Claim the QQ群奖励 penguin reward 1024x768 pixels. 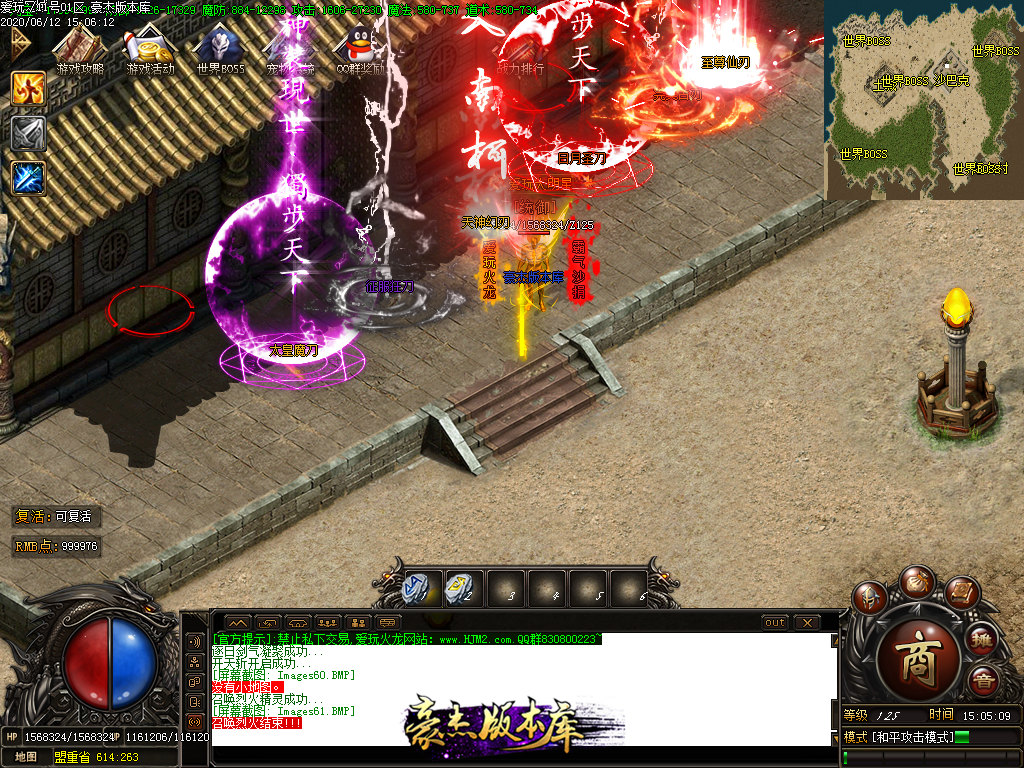[x=358, y=50]
